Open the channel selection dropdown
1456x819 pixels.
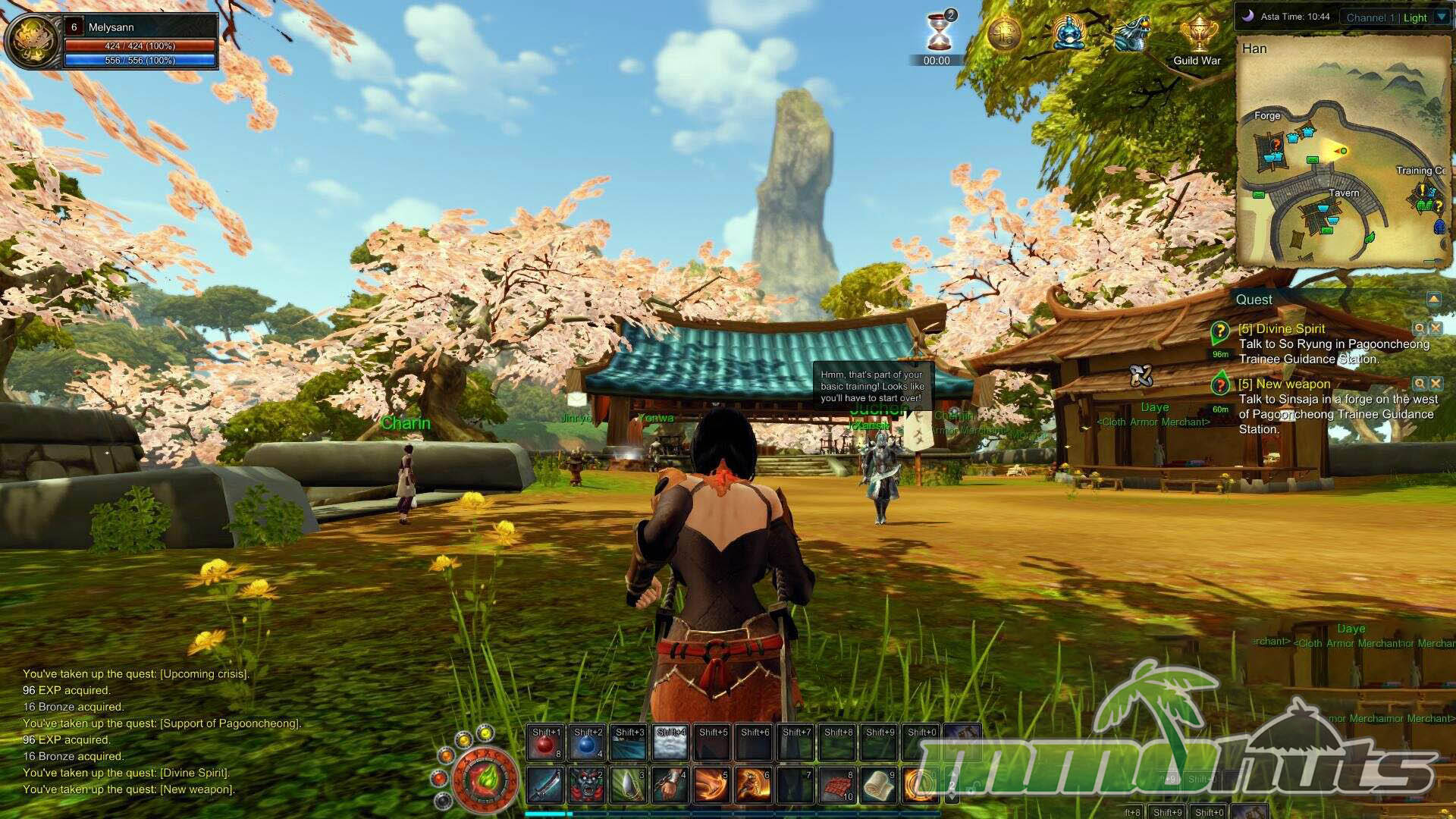(1442, 17)
